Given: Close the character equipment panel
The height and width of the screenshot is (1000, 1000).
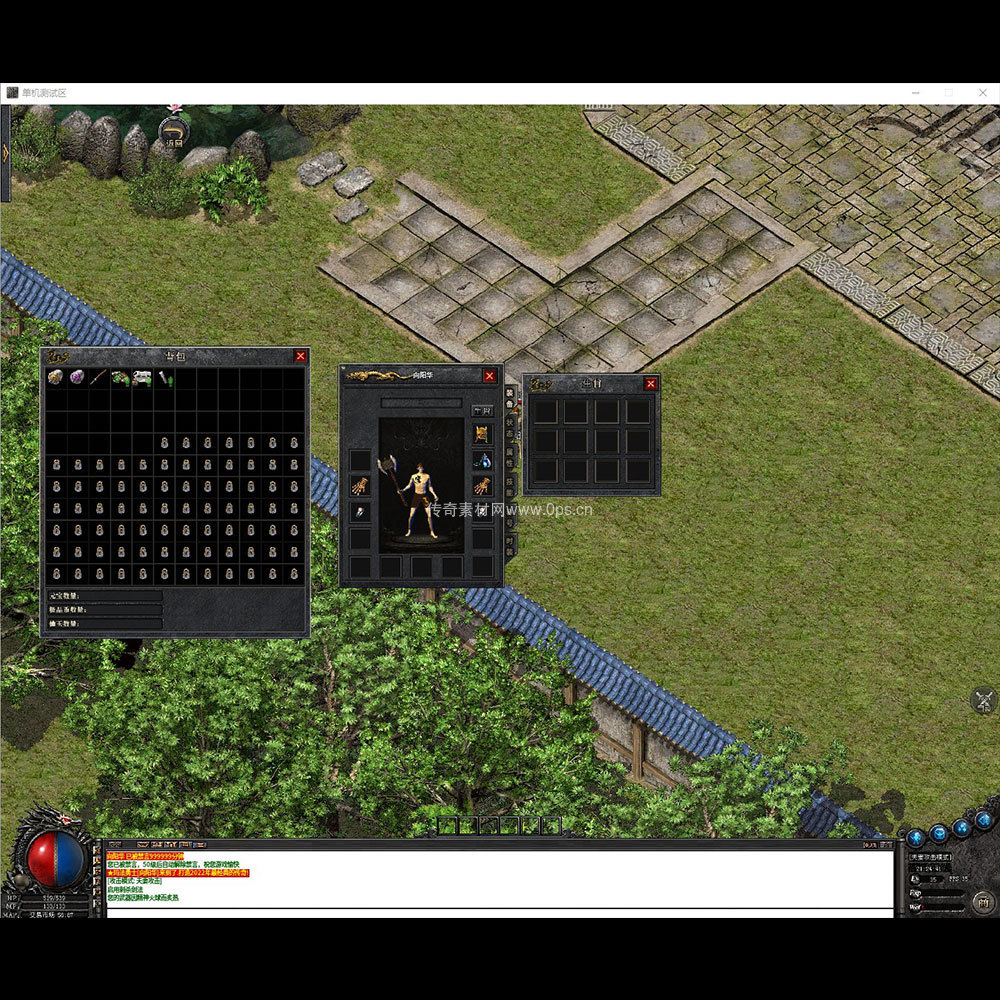Looking at the screenshot, I should point(489,376).
